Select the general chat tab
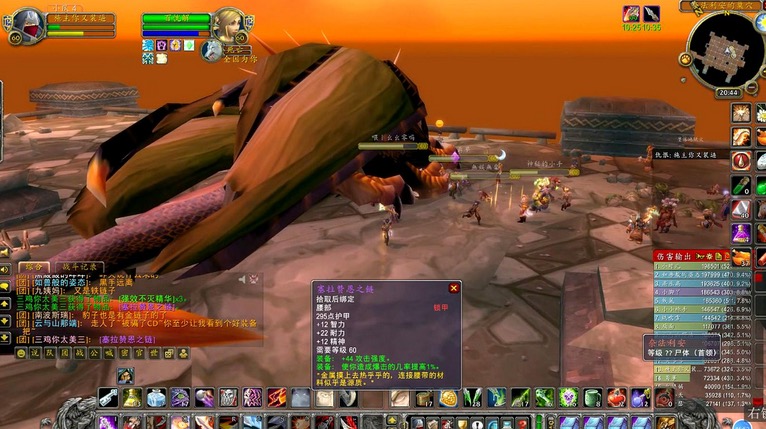 [x=33, y=267]
